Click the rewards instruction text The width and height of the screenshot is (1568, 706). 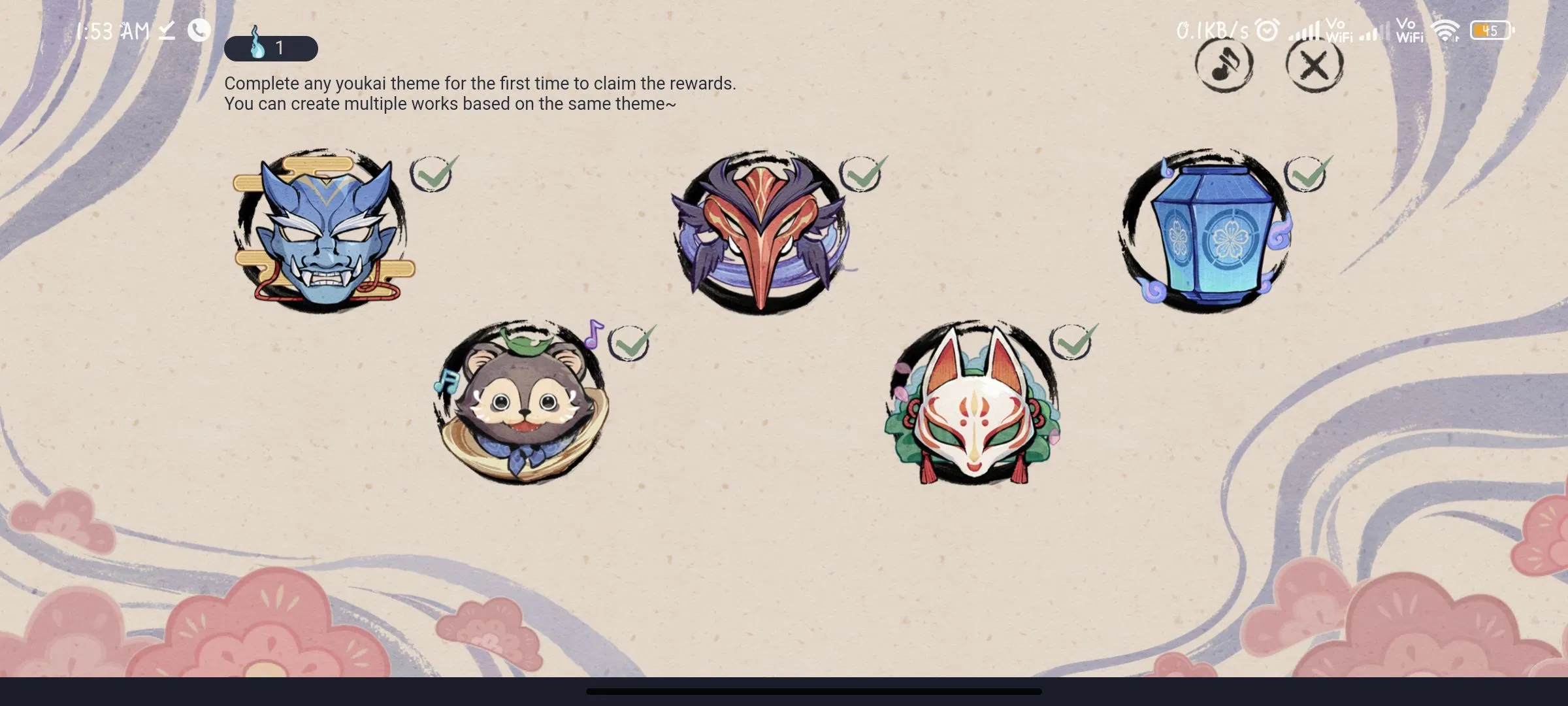[x=480, y=93]
